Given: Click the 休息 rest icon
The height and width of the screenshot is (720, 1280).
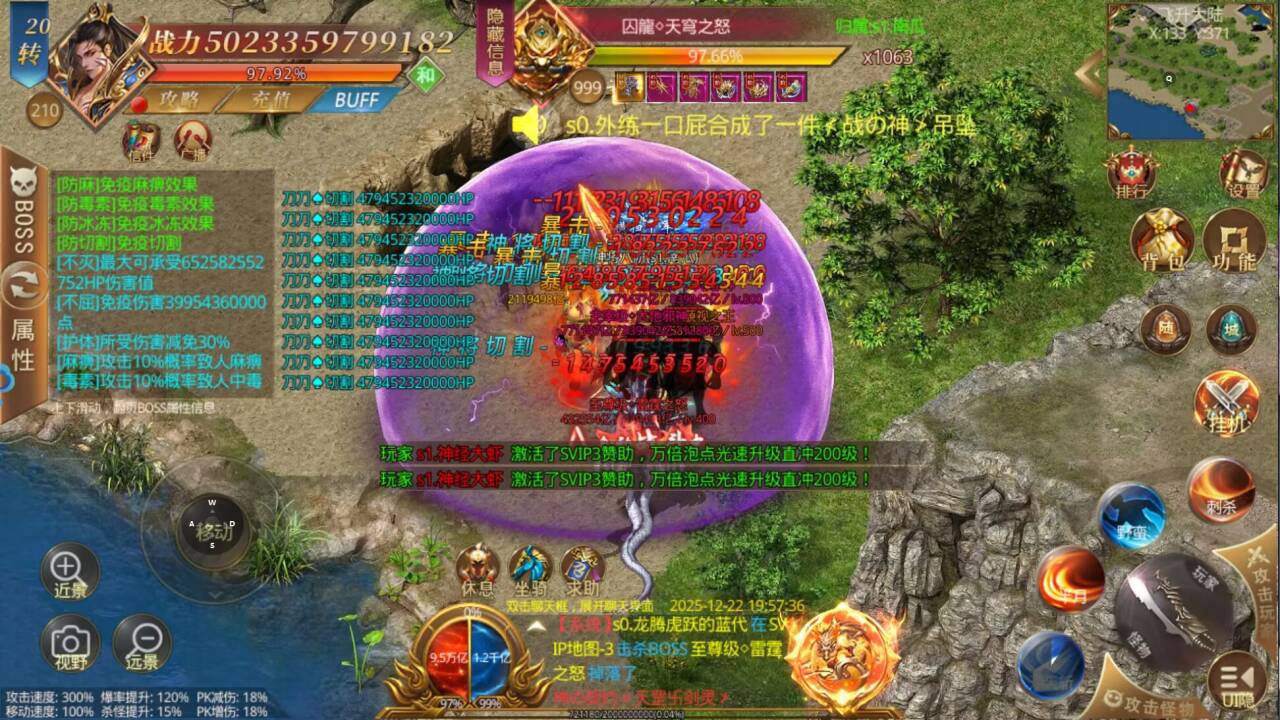Looking at the screenshot, I should tap(478, 569).
